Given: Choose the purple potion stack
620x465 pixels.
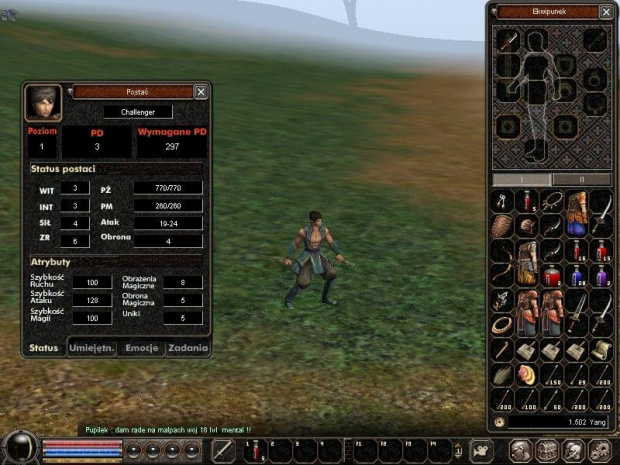Looking at the screenshot, I should click(602, 274).
